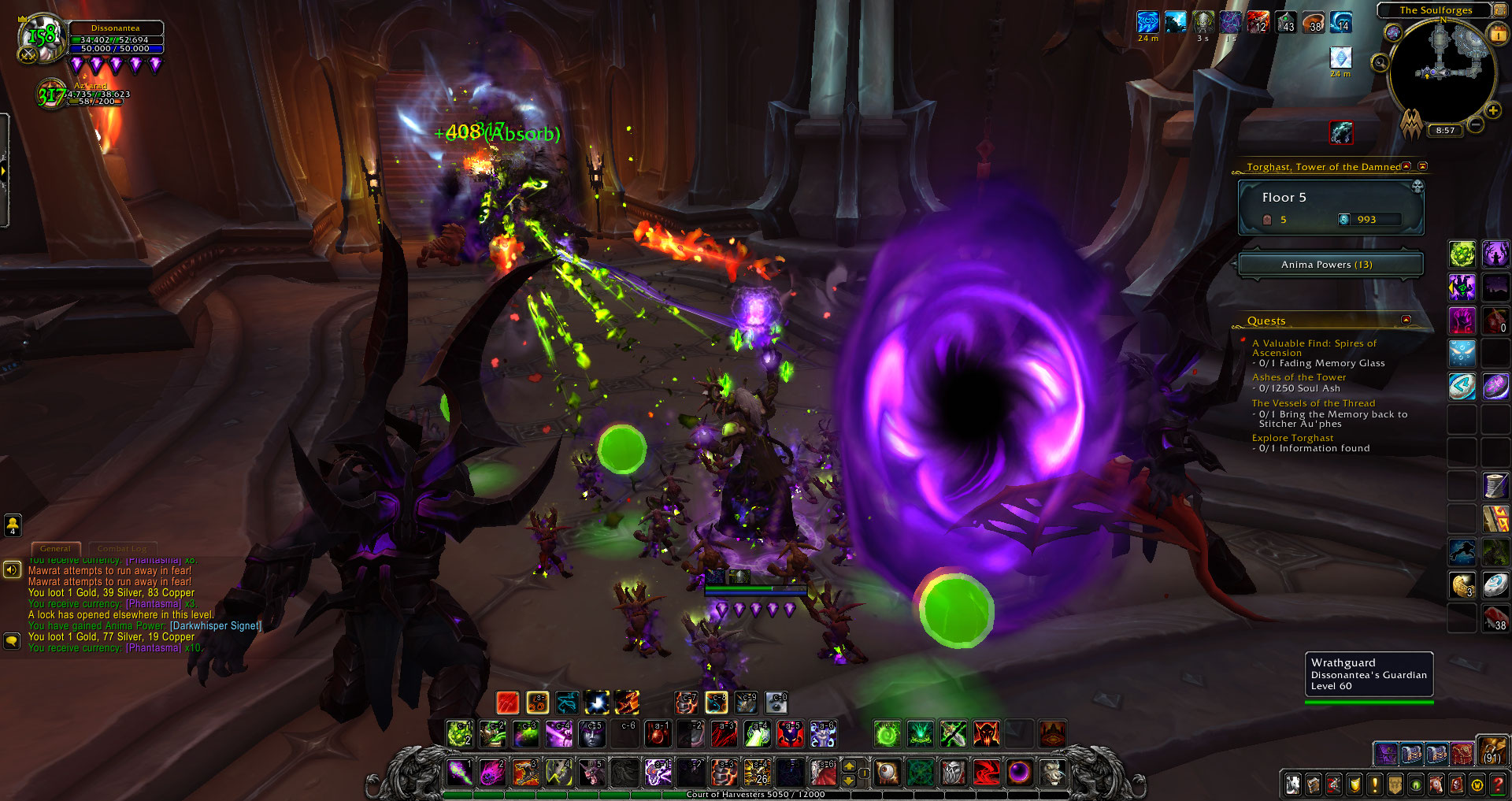
Task: Collapse all objective tracker sections
Action: click(1422, 166)
